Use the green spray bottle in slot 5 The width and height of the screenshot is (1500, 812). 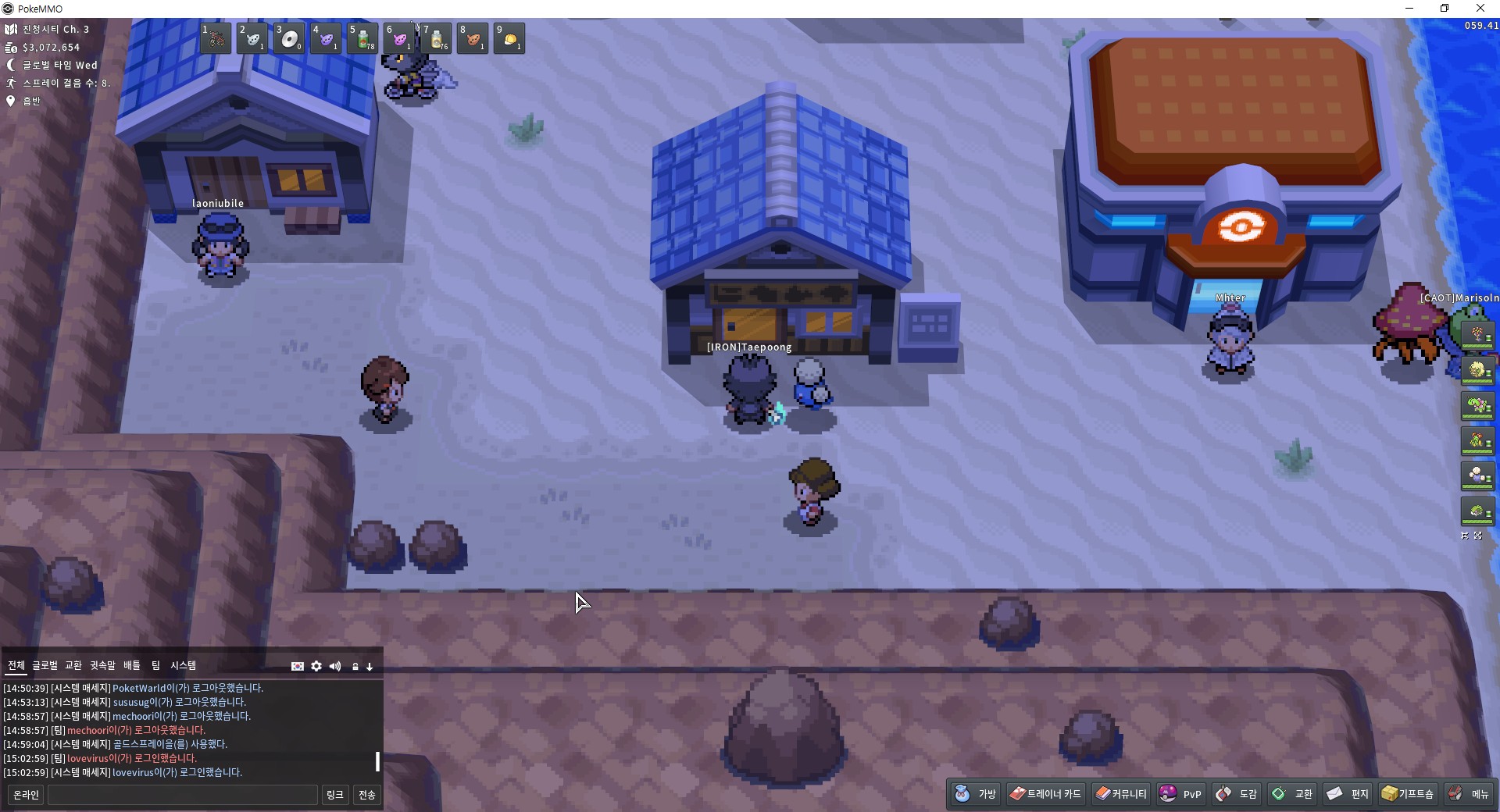(x=363, y=38)
